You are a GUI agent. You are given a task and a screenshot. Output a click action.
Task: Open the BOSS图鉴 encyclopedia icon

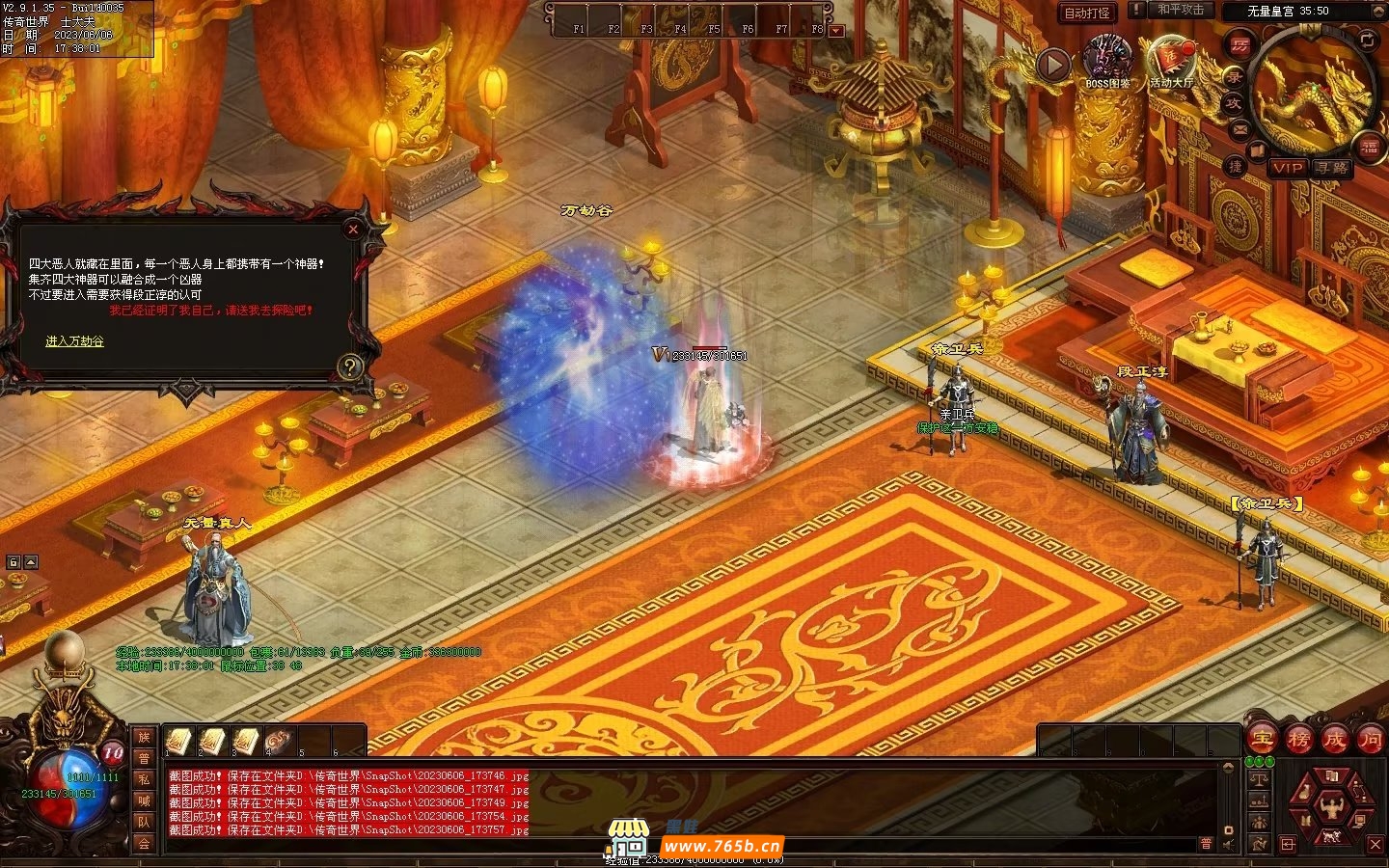click(x=1107, y=60)
